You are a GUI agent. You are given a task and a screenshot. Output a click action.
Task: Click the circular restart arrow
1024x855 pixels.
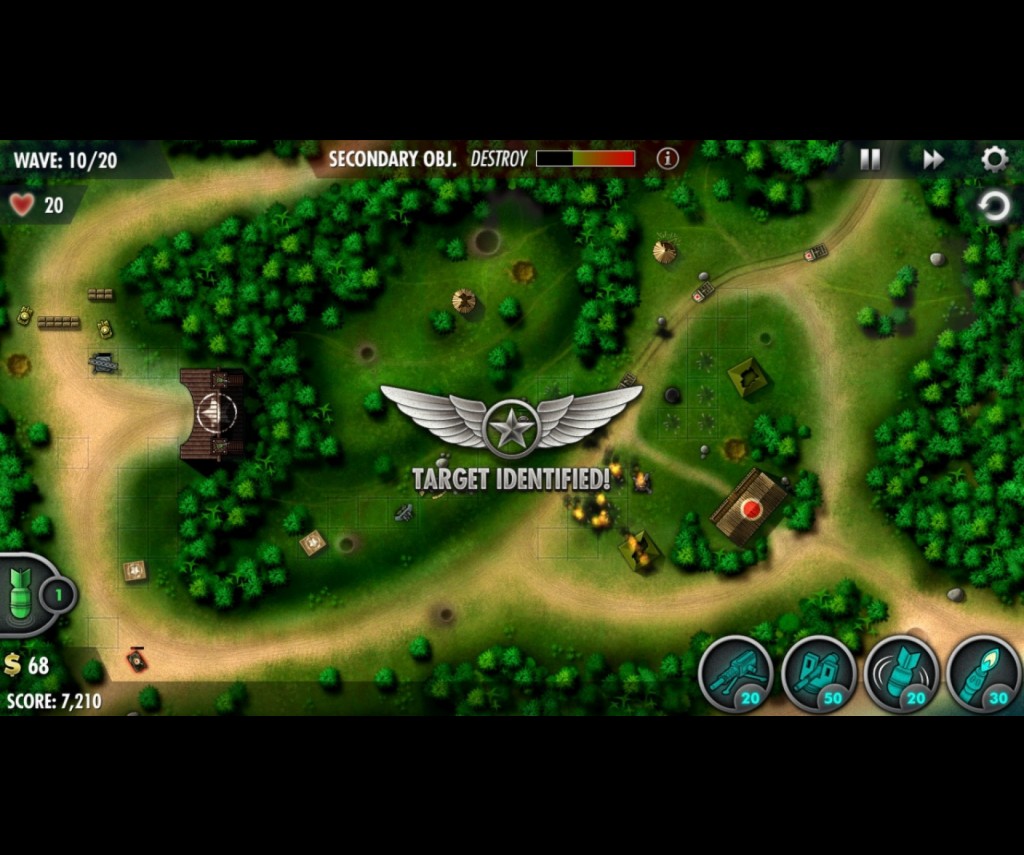tap(994, 207)
